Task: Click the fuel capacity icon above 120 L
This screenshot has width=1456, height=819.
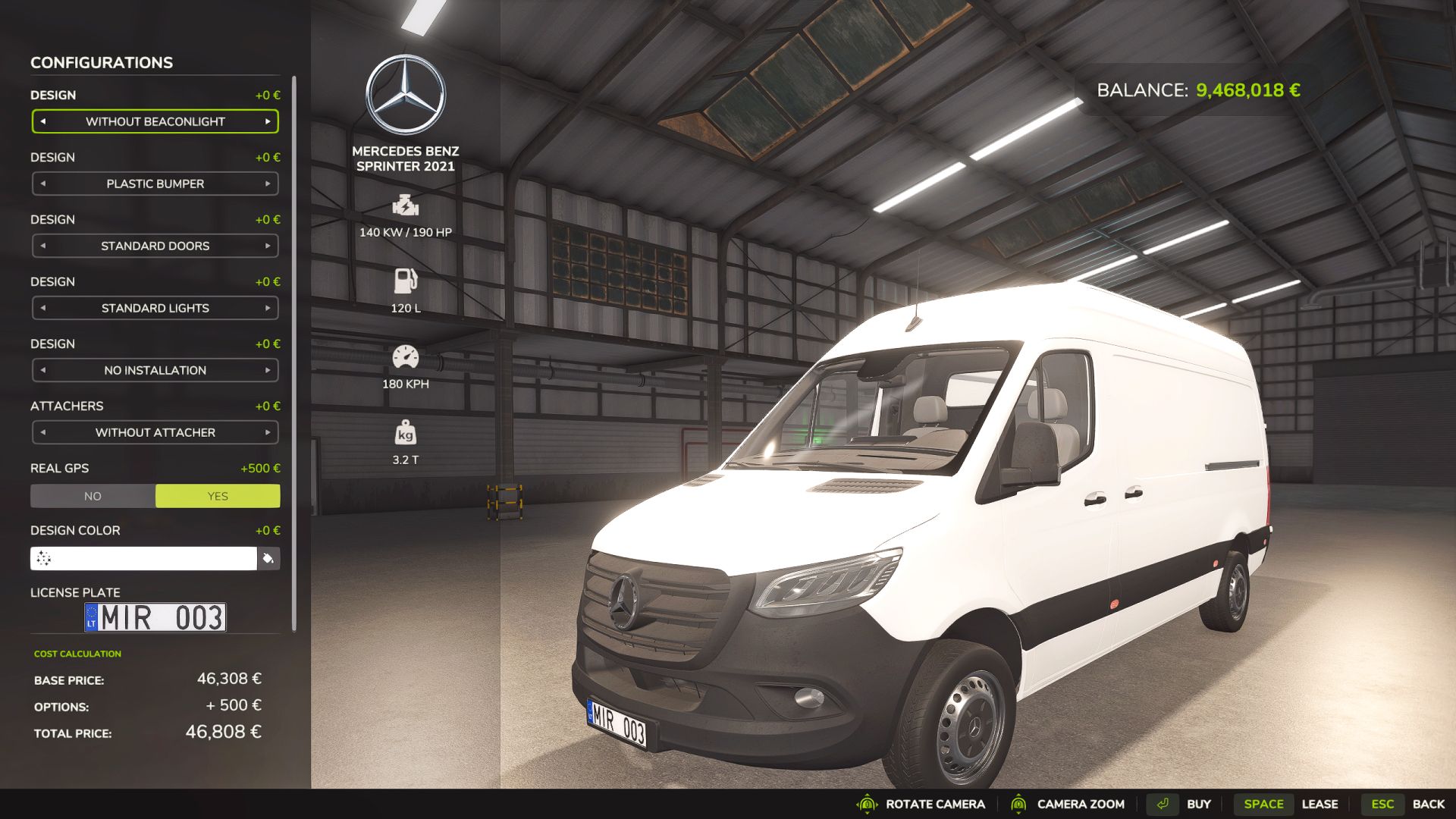Action: tap(405, 282)
